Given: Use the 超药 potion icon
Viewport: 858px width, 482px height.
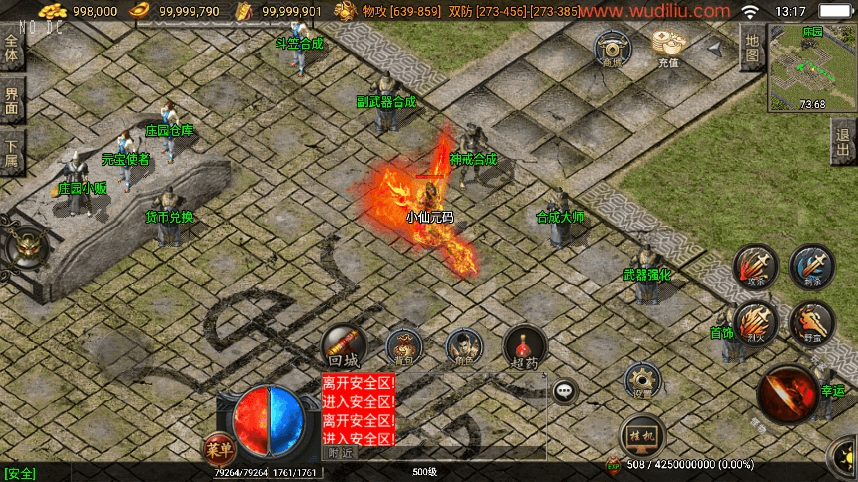Looking at the screenshot, I should 525,346.
